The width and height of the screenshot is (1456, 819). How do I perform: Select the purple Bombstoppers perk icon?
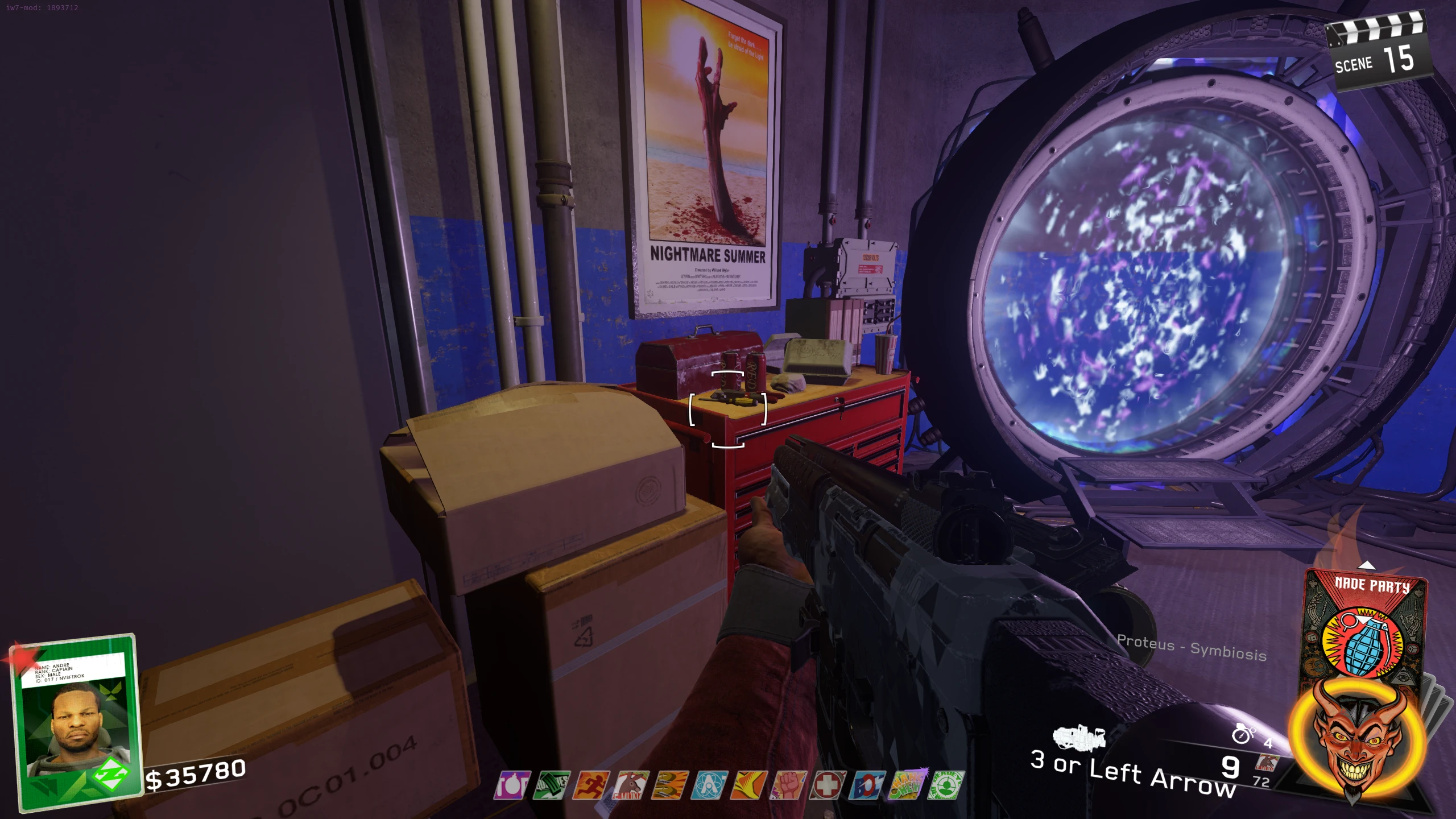pos(511,785)
